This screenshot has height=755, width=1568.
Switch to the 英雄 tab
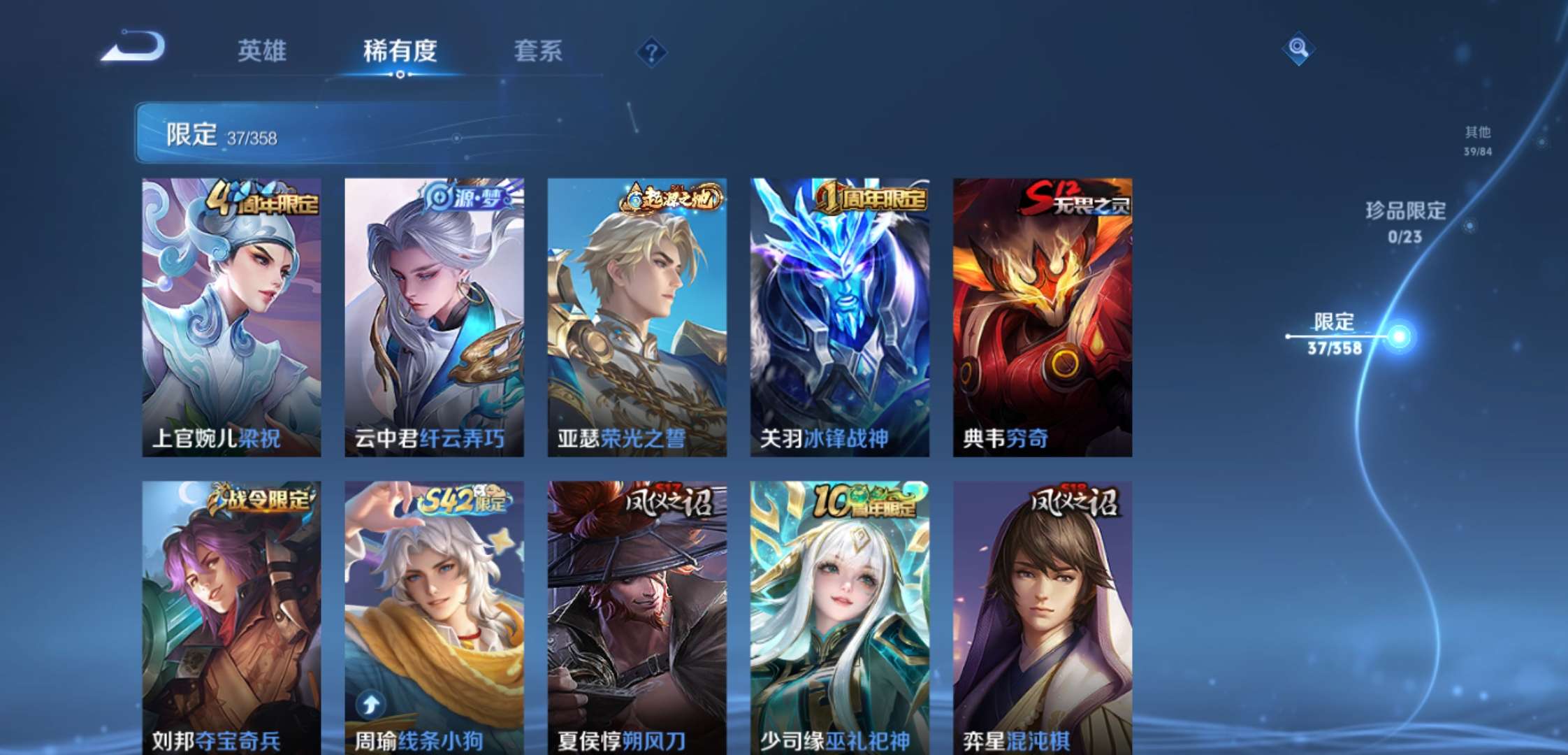point(263,52)
